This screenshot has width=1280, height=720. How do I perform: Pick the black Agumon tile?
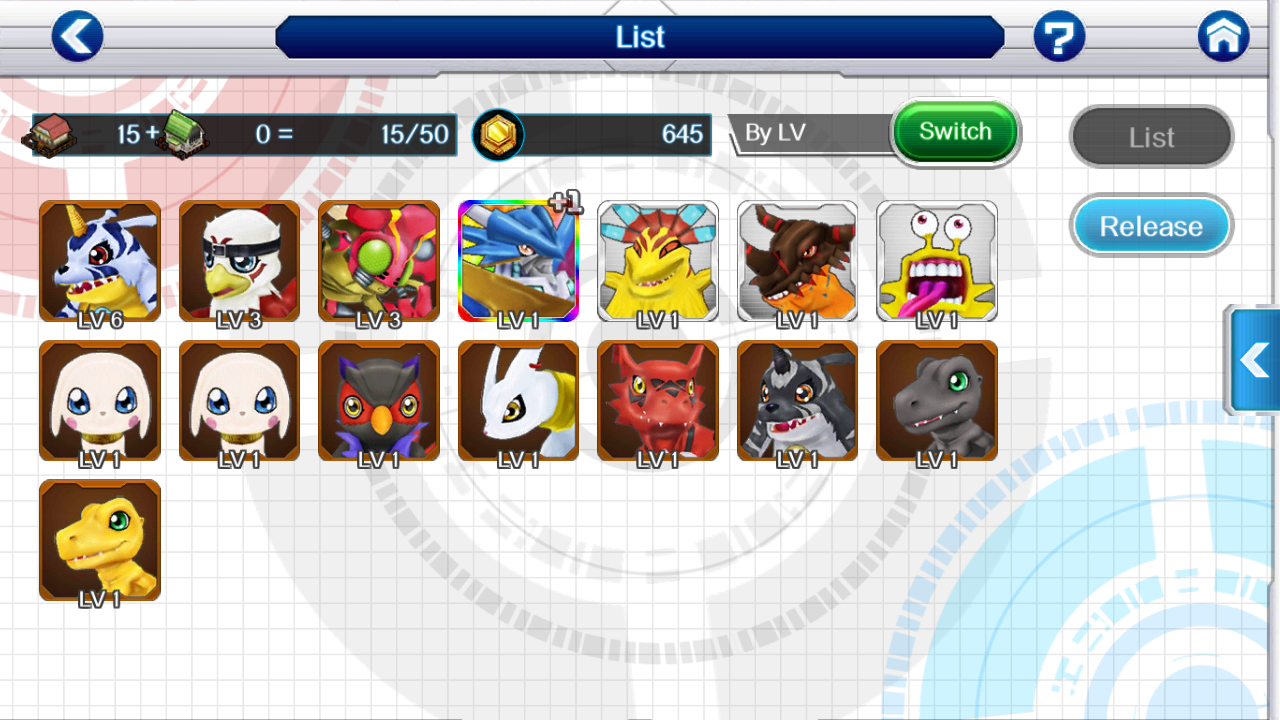[937, 400]
